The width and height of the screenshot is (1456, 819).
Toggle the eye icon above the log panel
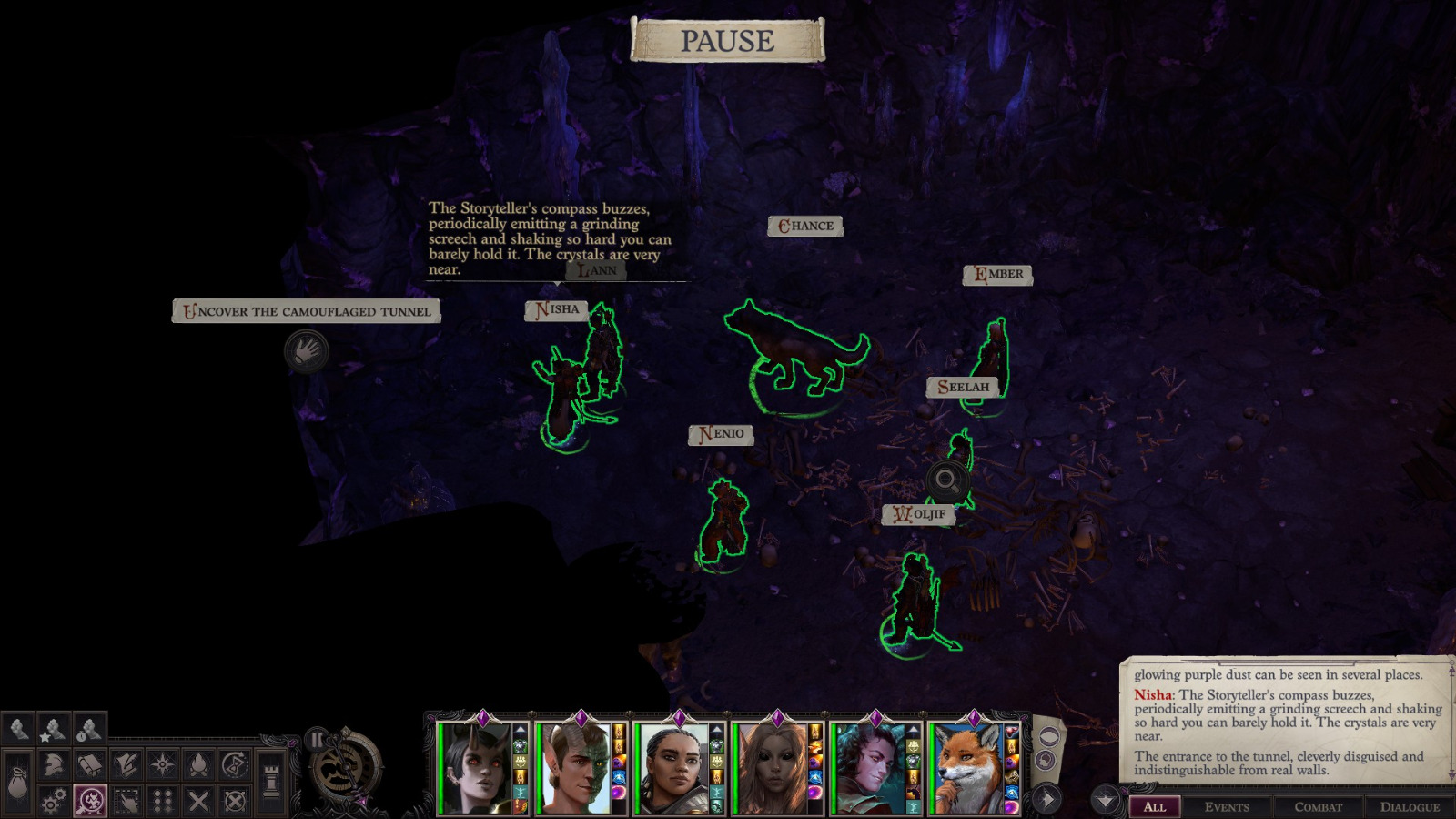tap(1049, 735)
